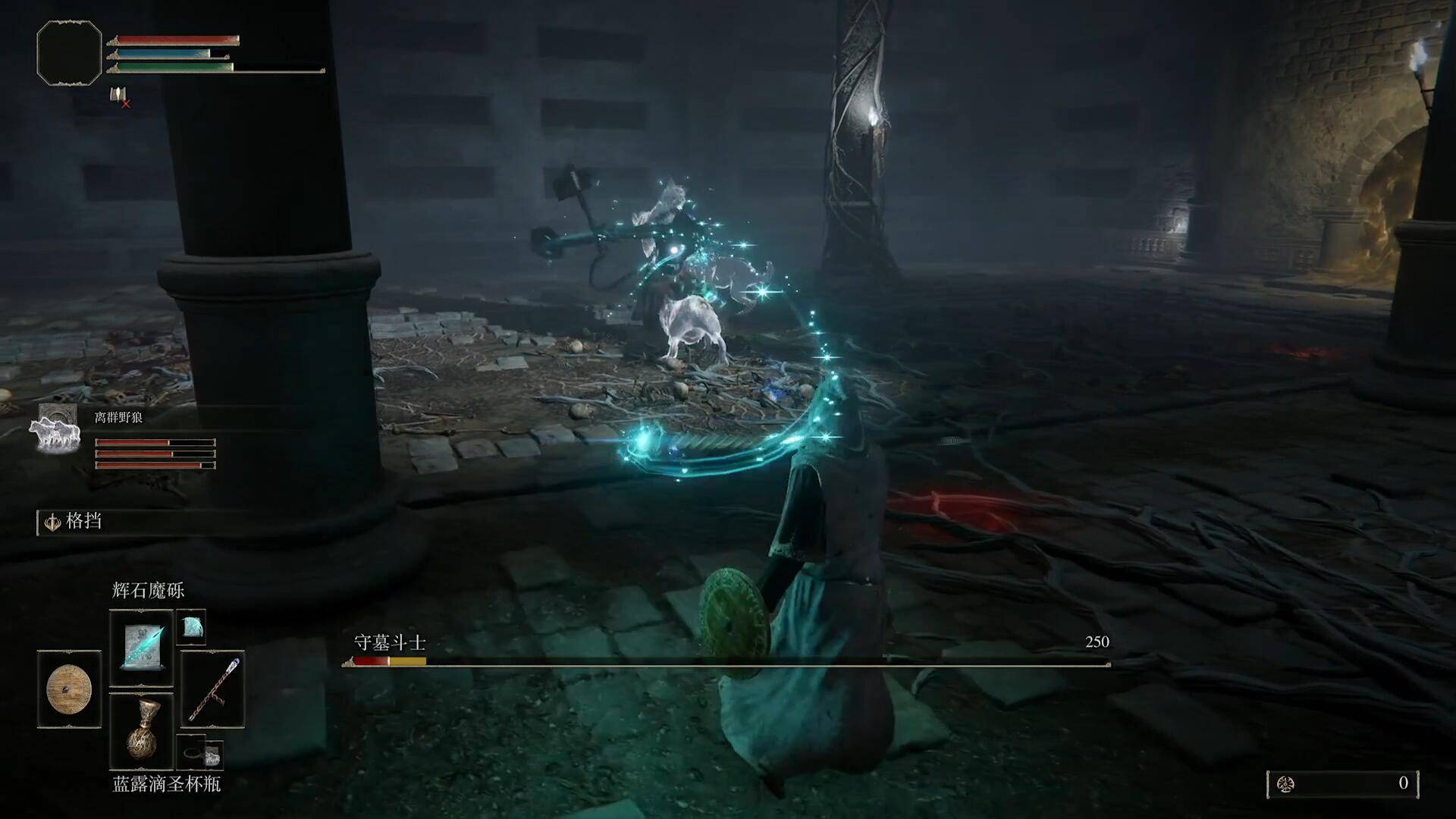Select the Glintstone Pebble spell slot
Screen dimensions: 1456x819
click(142, 648)
